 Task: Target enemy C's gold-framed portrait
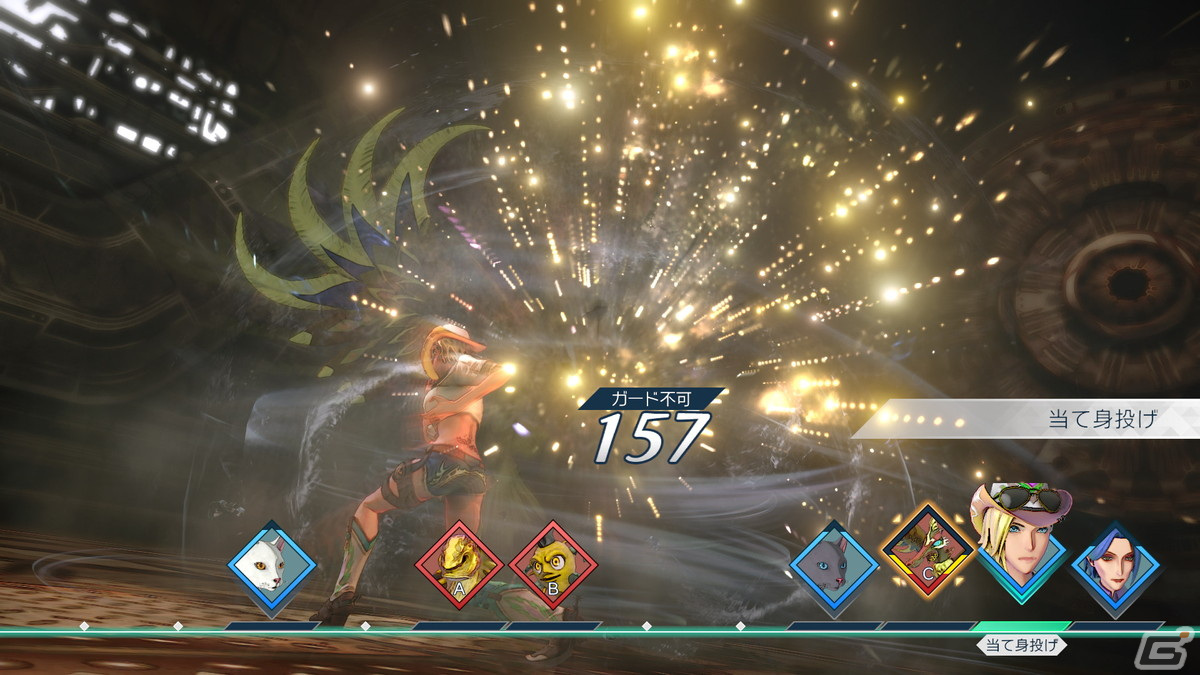927,548
